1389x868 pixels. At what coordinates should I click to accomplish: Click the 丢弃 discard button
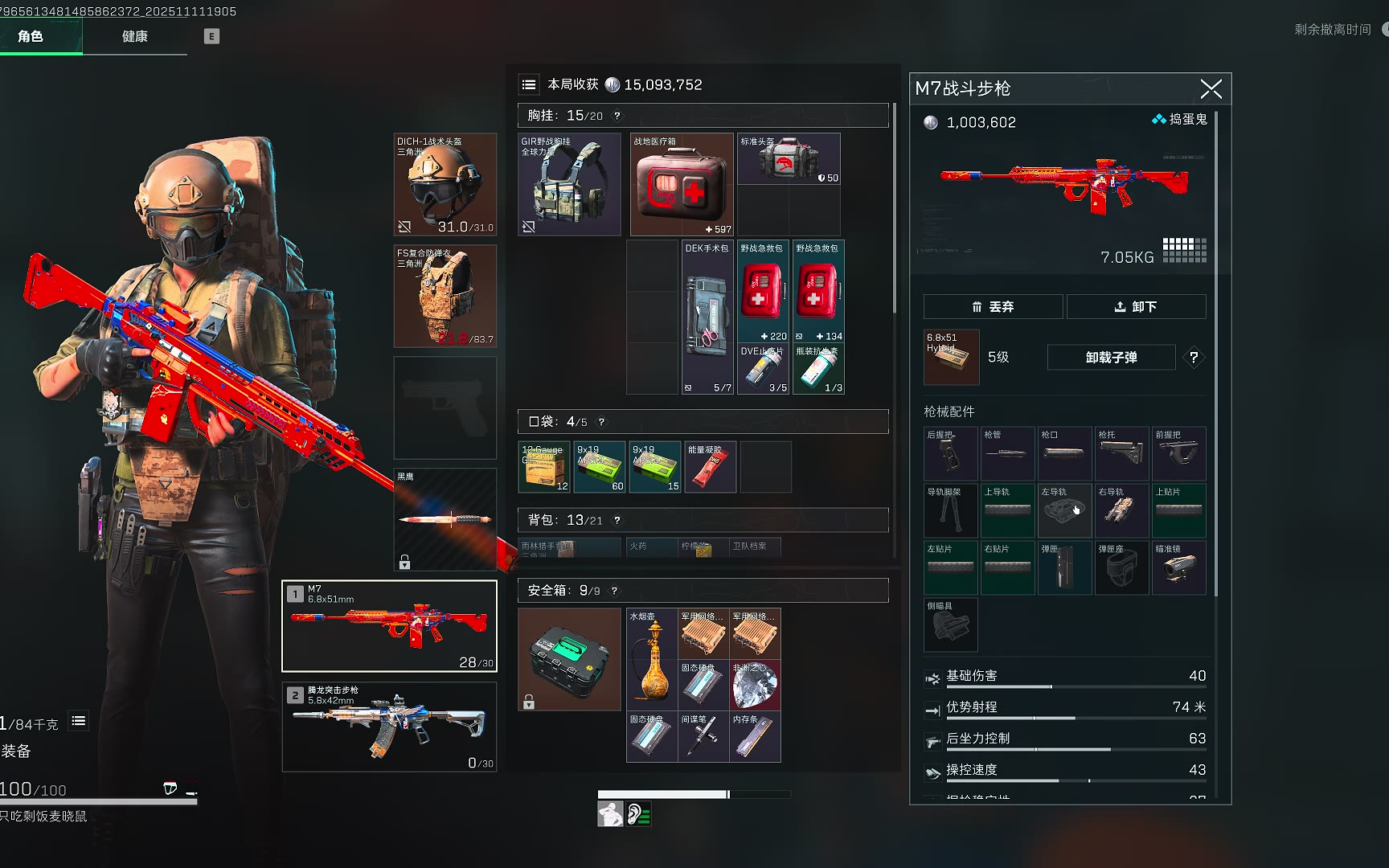coord(993,307)
